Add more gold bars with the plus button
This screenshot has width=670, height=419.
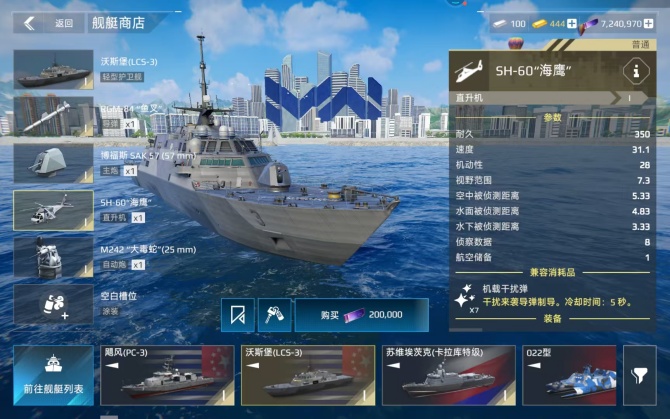pyautogui.click(x=572, y=23)
